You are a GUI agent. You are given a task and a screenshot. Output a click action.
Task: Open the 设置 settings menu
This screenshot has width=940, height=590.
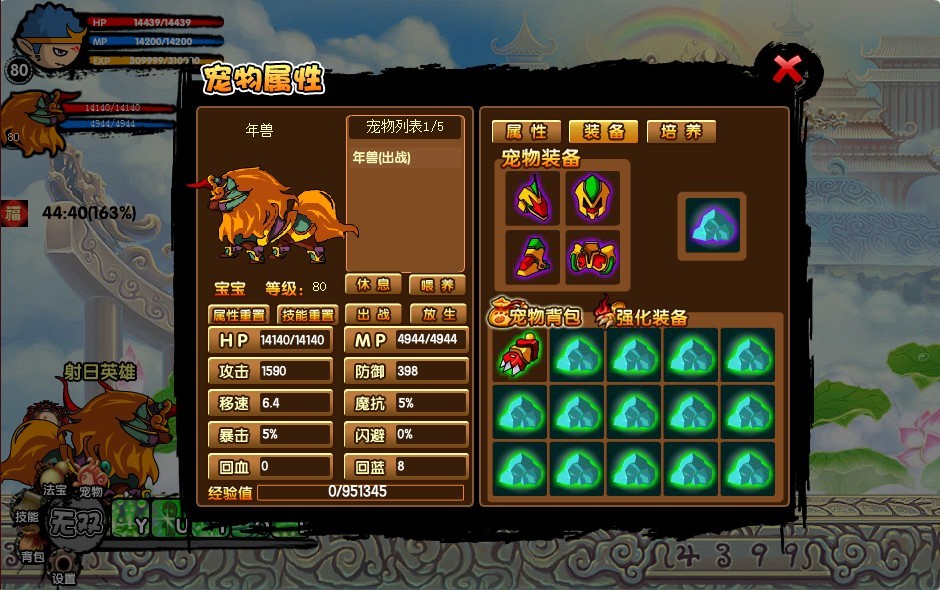pyautogui.click(x=64, y=577)
